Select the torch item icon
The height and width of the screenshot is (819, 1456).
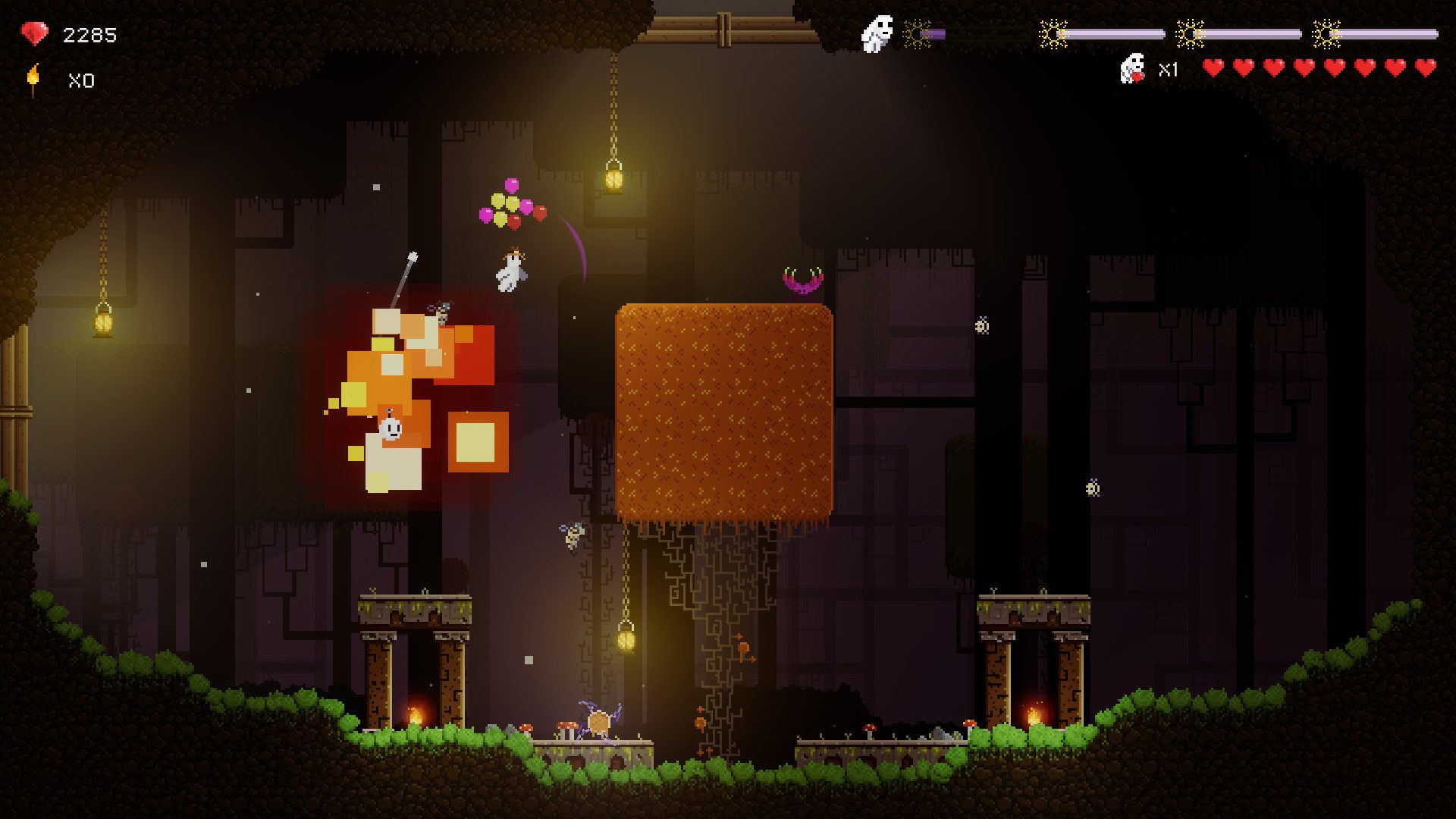[33, 79]
